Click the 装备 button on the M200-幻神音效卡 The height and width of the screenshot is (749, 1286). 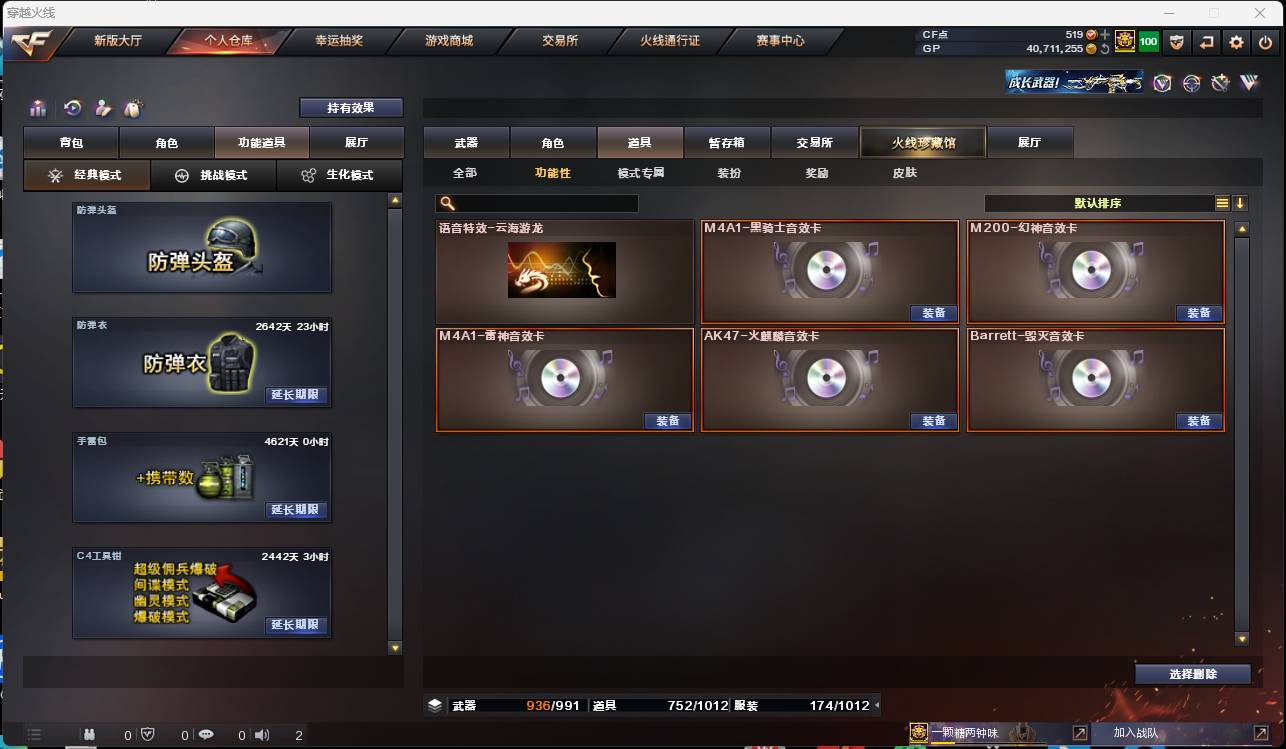[x=1199, y=313]
